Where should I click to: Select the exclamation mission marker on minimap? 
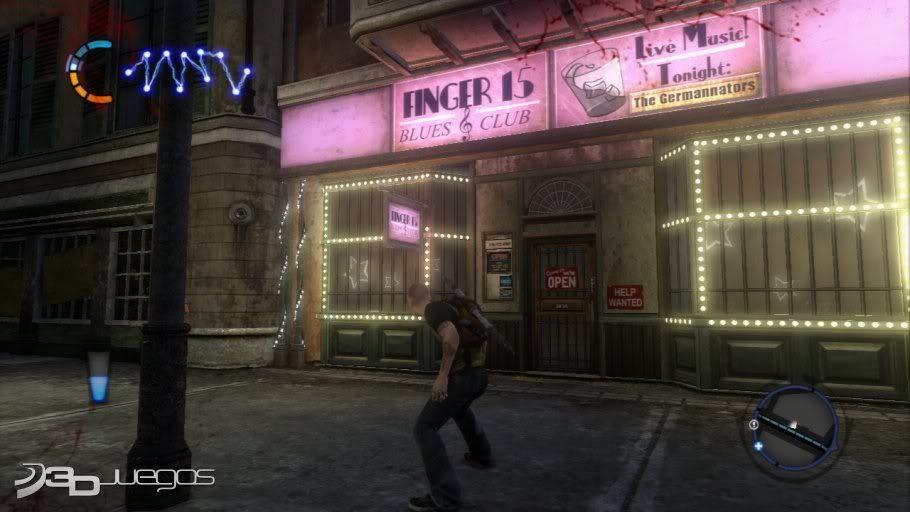click(753, 424)
